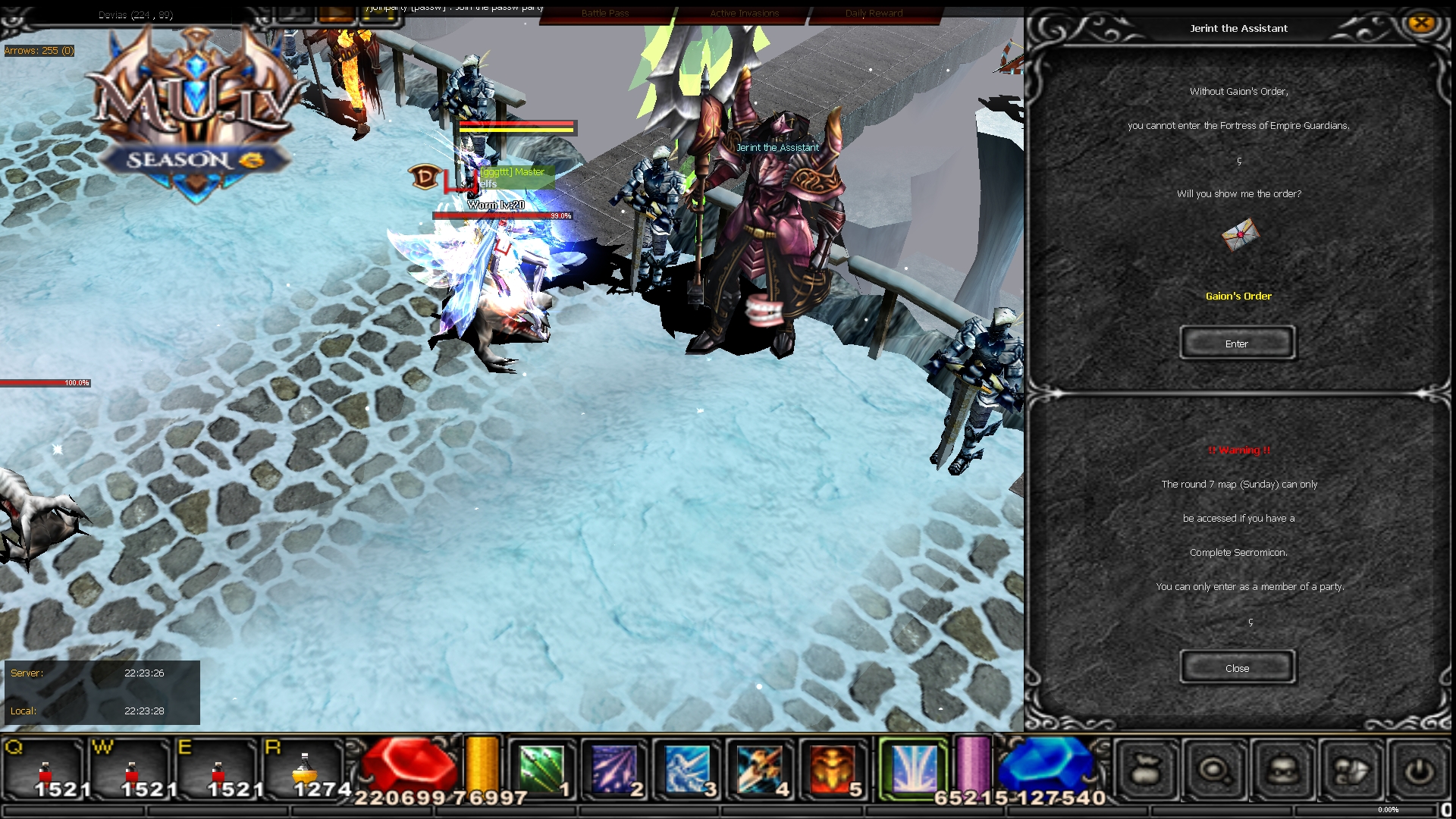Click the red helmet skill in slot 5
The height and width of the screenshot is (819, 1456).
pyautogui.click(x=834, y=768)
